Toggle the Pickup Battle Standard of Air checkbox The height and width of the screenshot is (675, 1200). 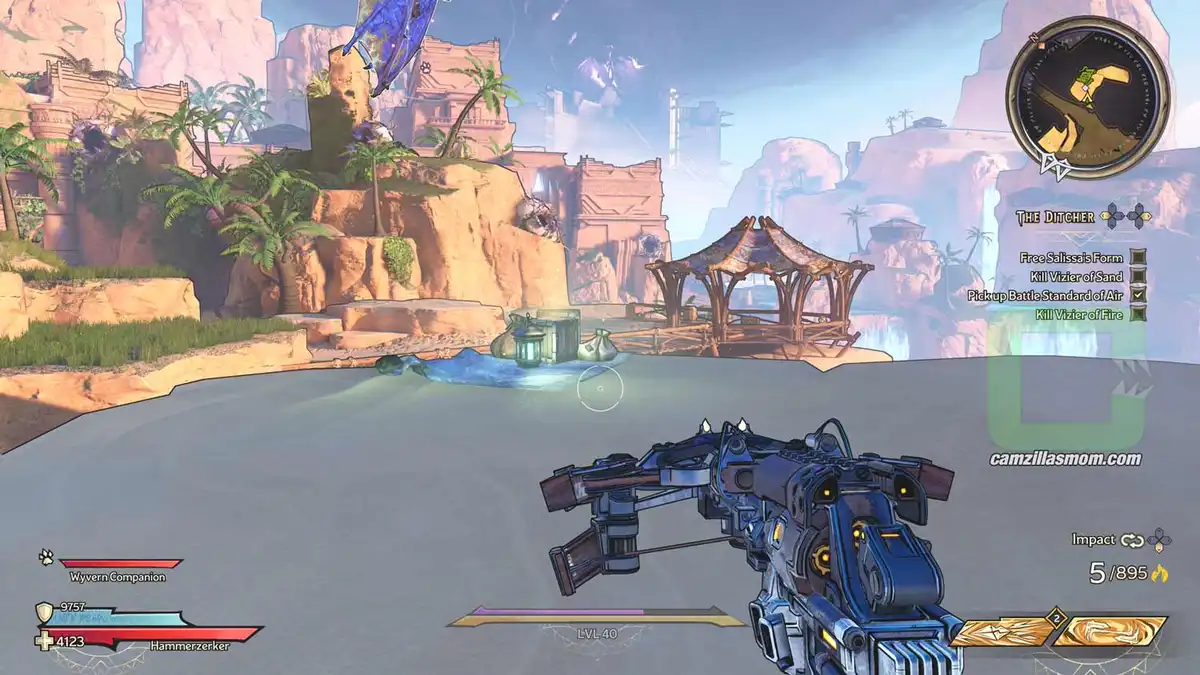[1138, 296]
